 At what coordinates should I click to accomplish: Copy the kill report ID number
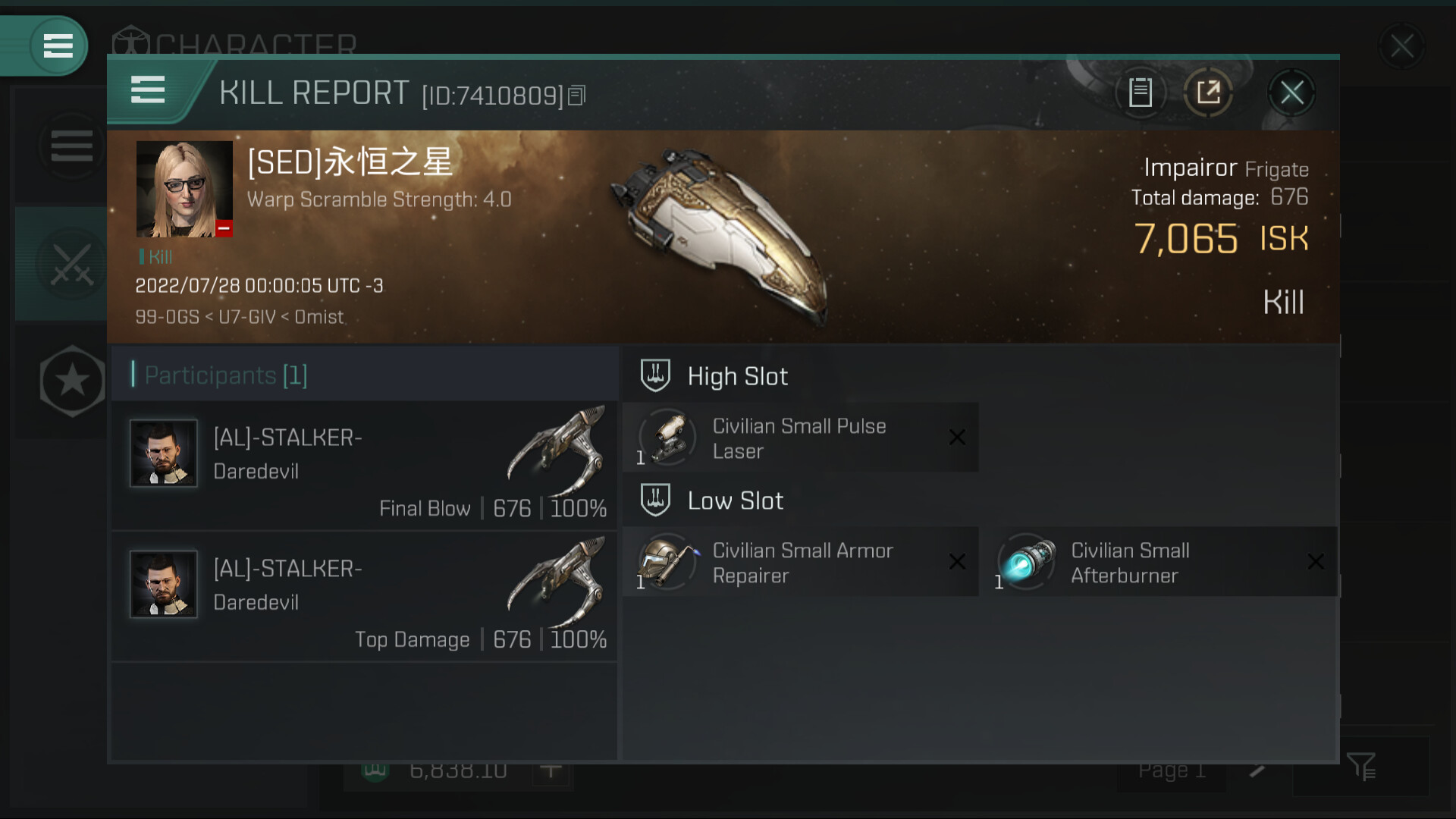coord(577,96)
